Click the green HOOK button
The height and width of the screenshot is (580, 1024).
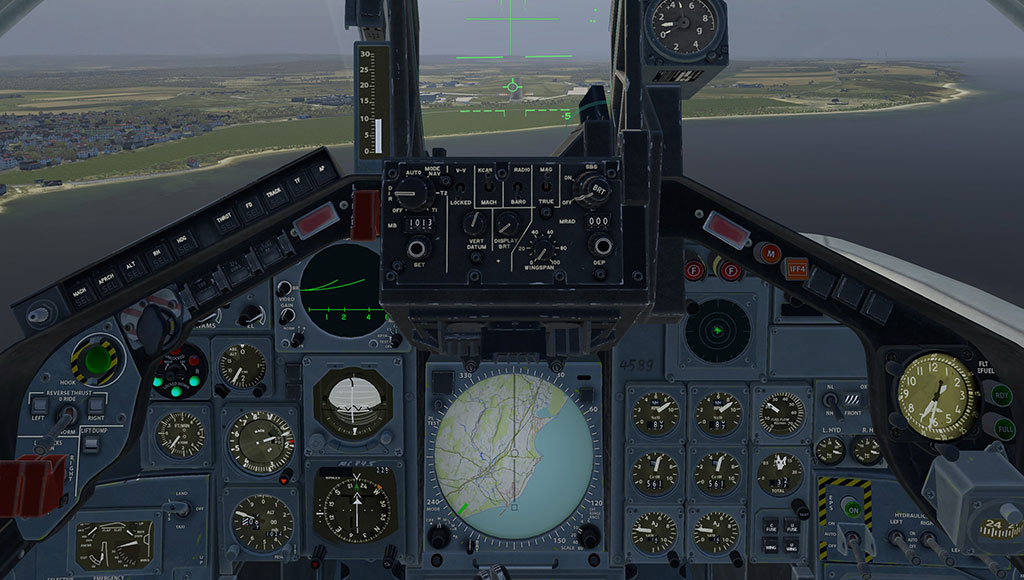click(98, 358)
